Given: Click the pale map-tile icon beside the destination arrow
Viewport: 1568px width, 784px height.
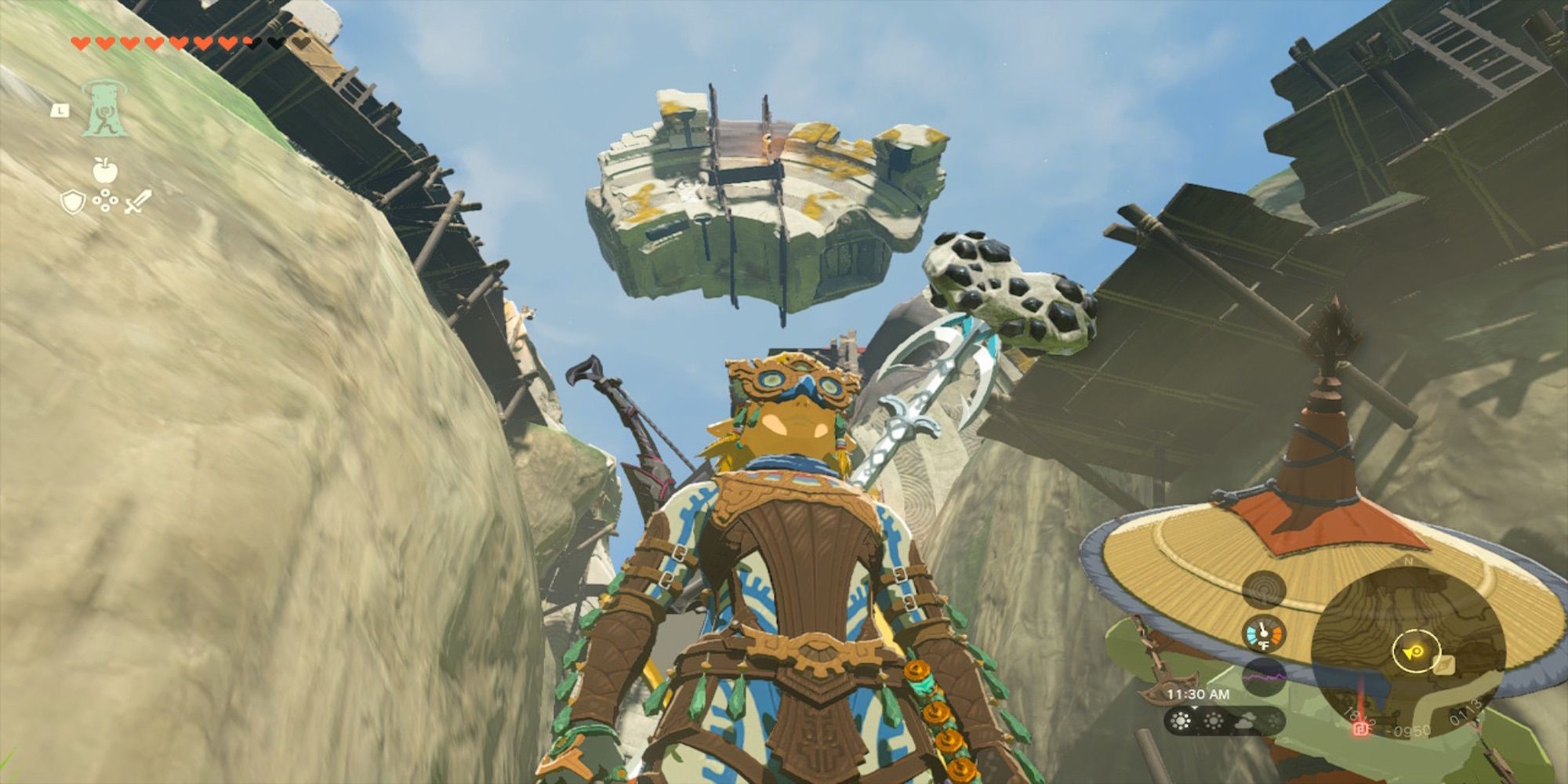Looking at the screenshot, I should point(1444,665).
